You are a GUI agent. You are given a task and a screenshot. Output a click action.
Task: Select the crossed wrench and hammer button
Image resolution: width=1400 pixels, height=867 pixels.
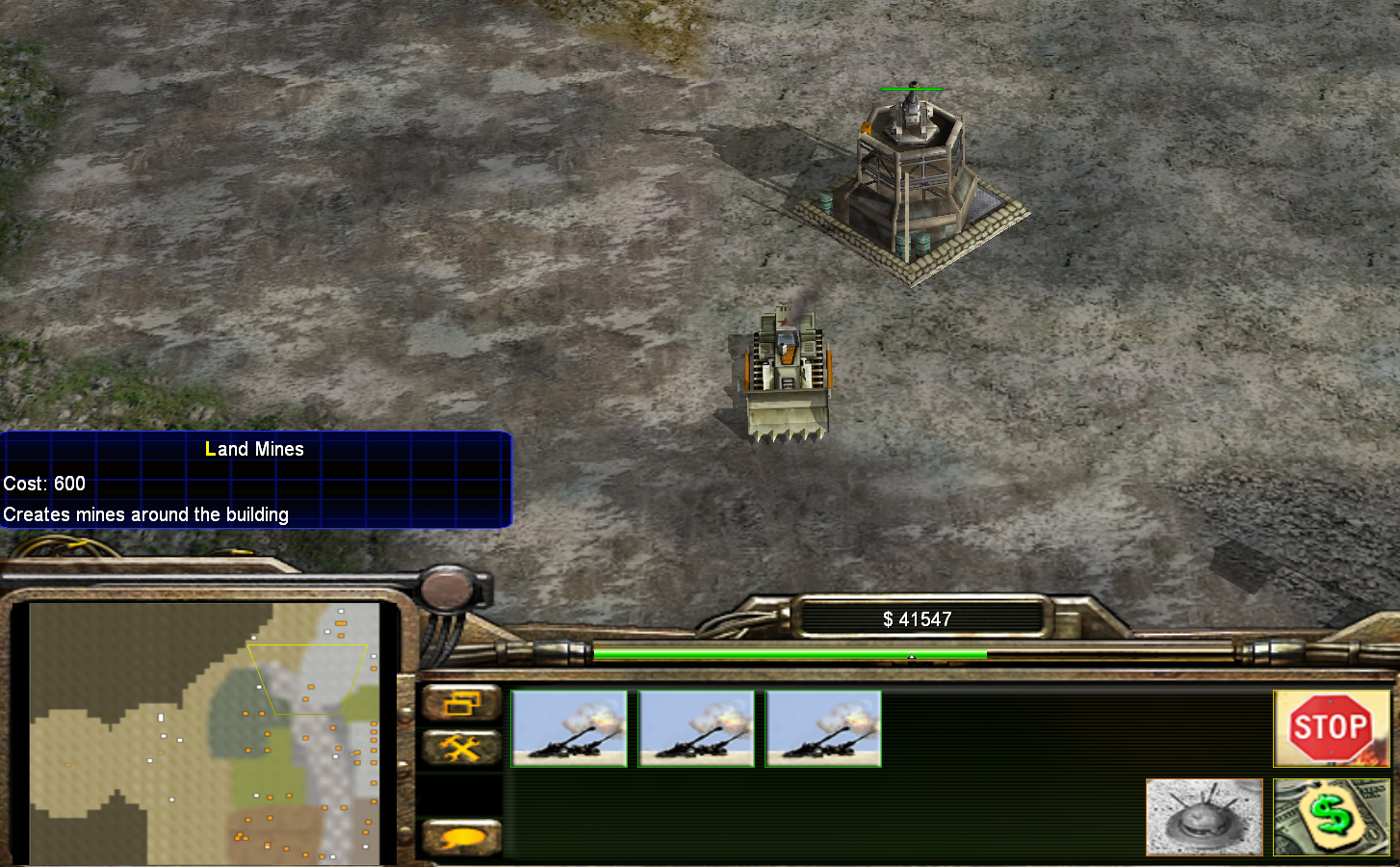[461, 748]
